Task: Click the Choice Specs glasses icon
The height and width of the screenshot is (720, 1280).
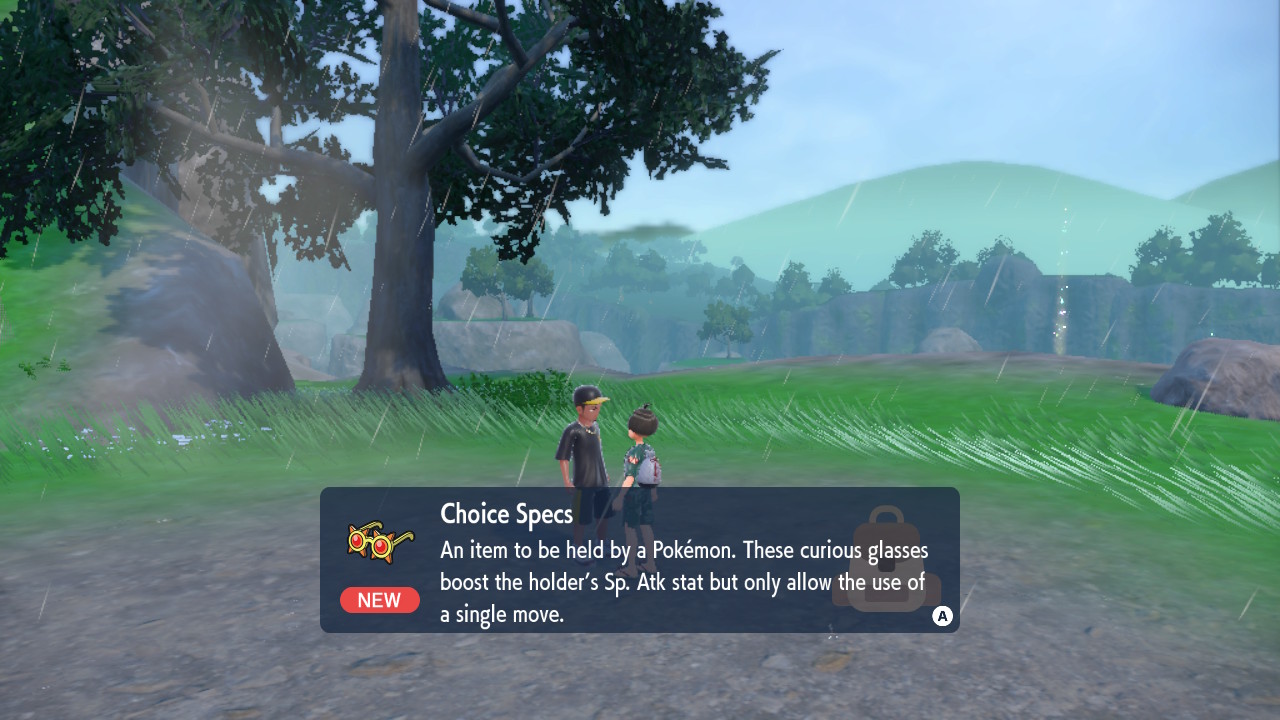Action: coord(378,543)
